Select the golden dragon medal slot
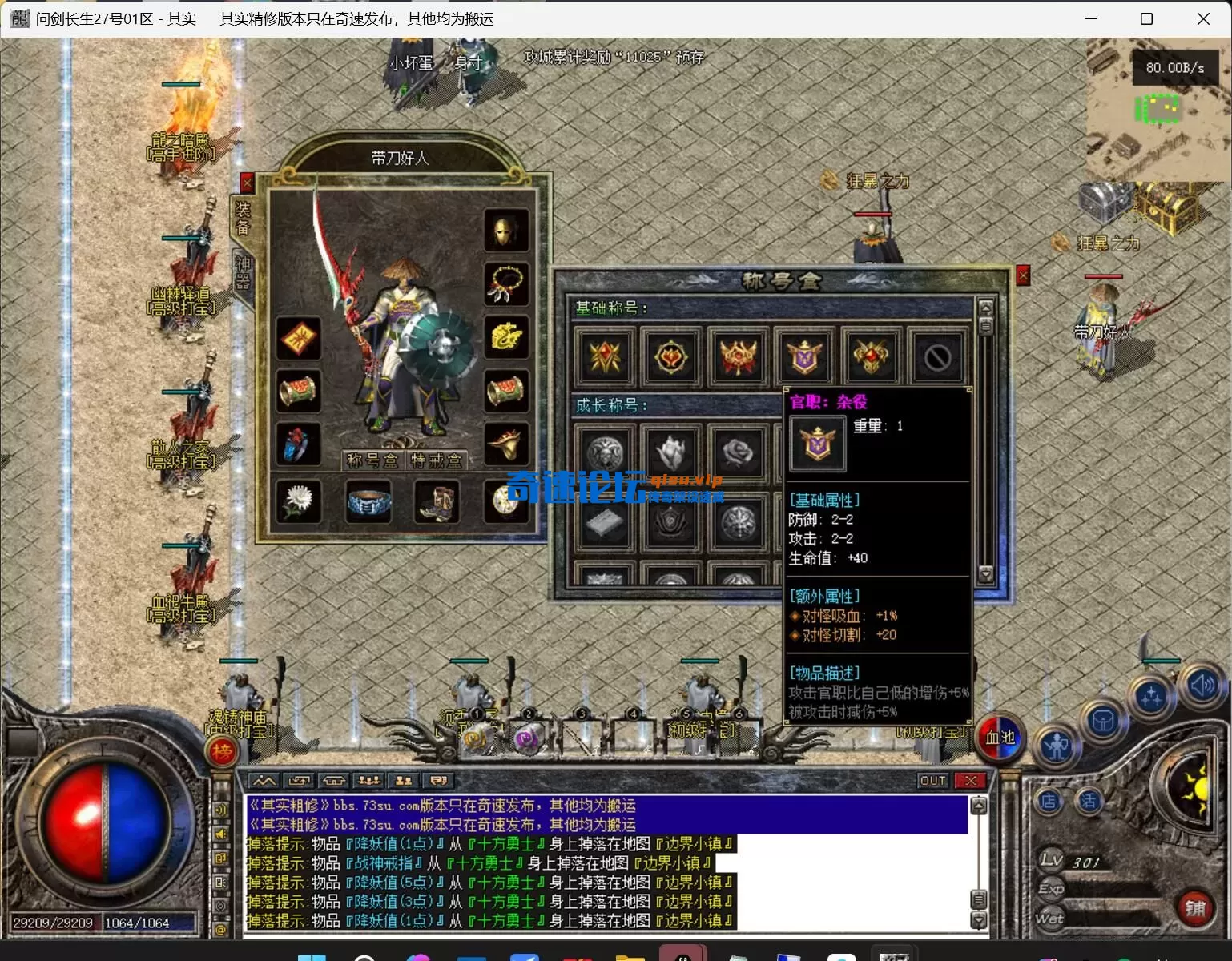1232x961 pixels. 505,337
